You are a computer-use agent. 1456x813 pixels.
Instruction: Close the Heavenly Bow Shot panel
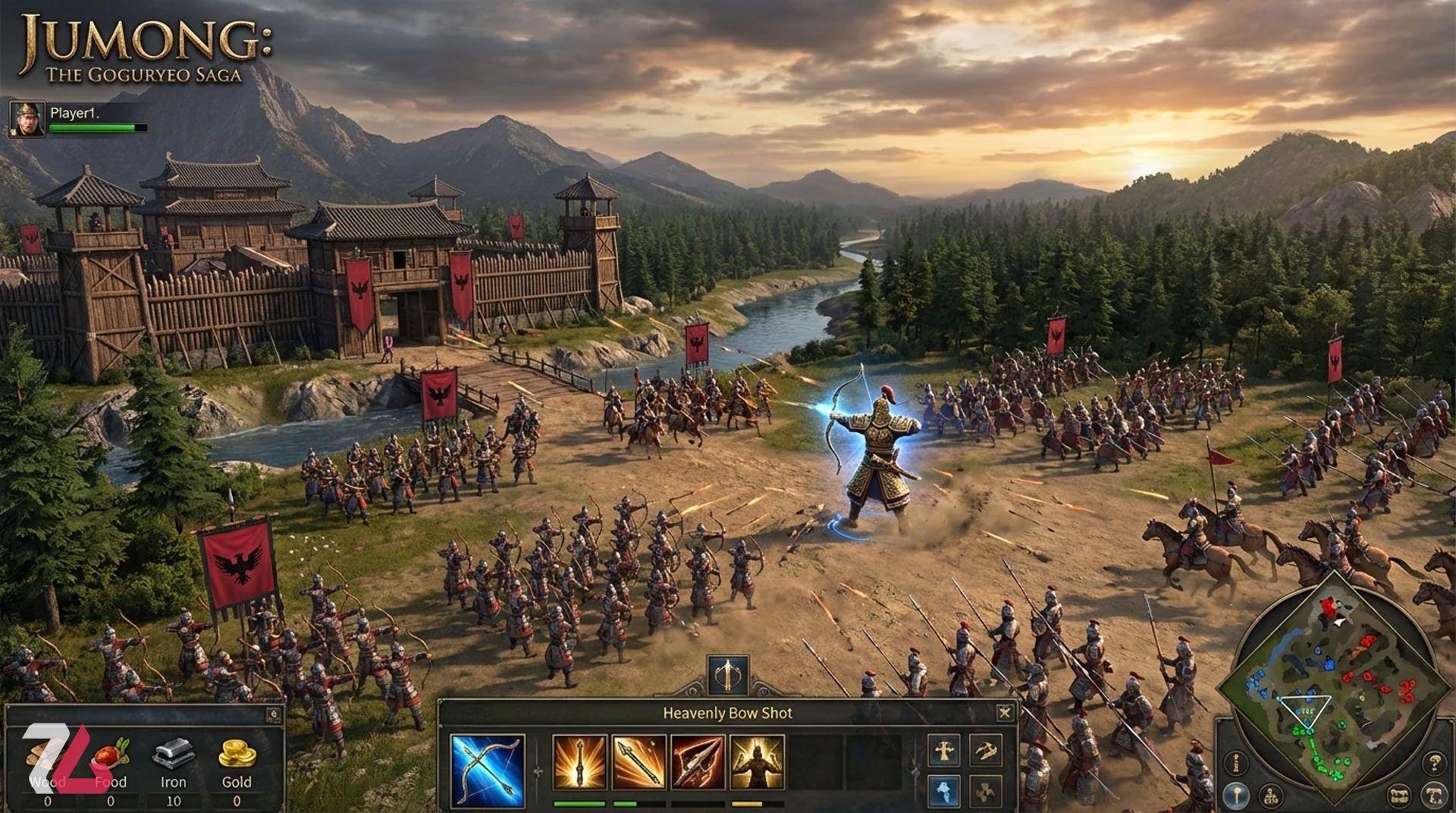coord(1004,712)
